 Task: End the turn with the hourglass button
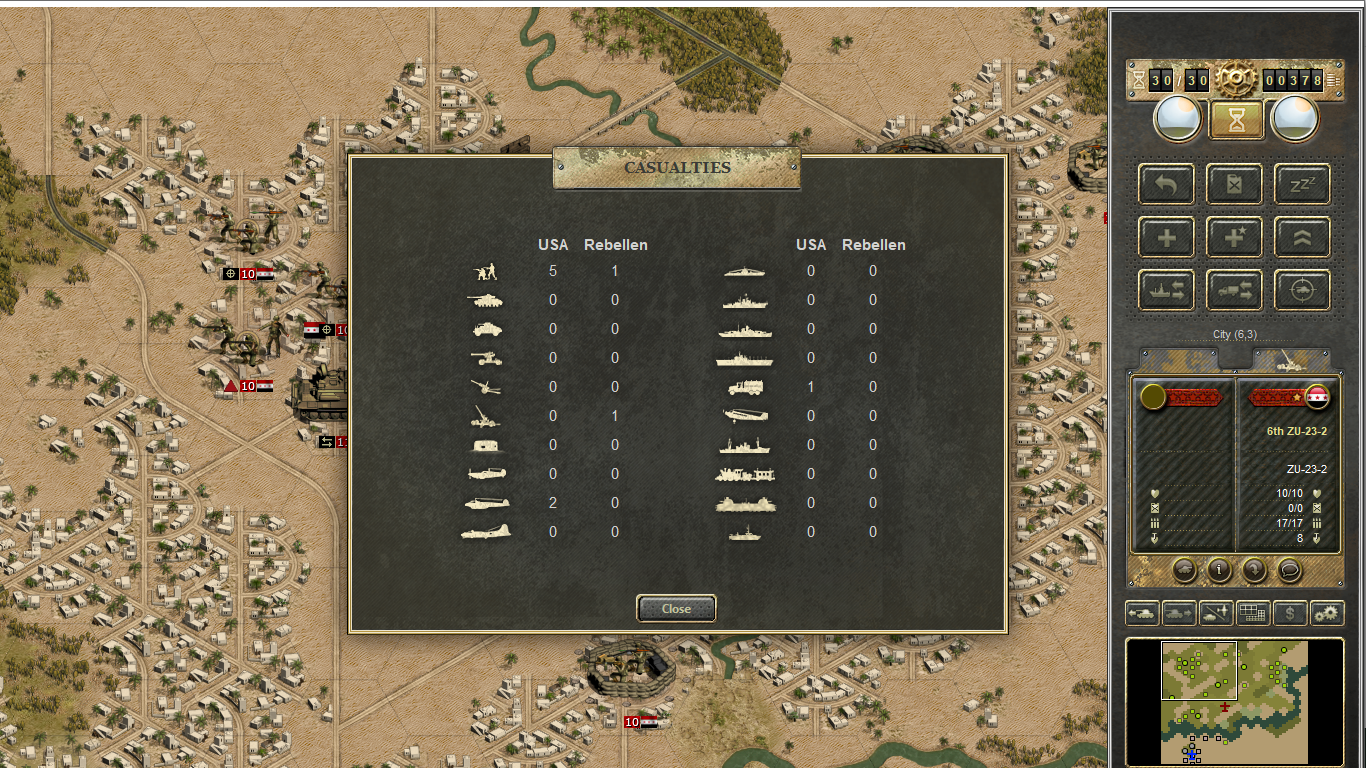point(1237,120)
